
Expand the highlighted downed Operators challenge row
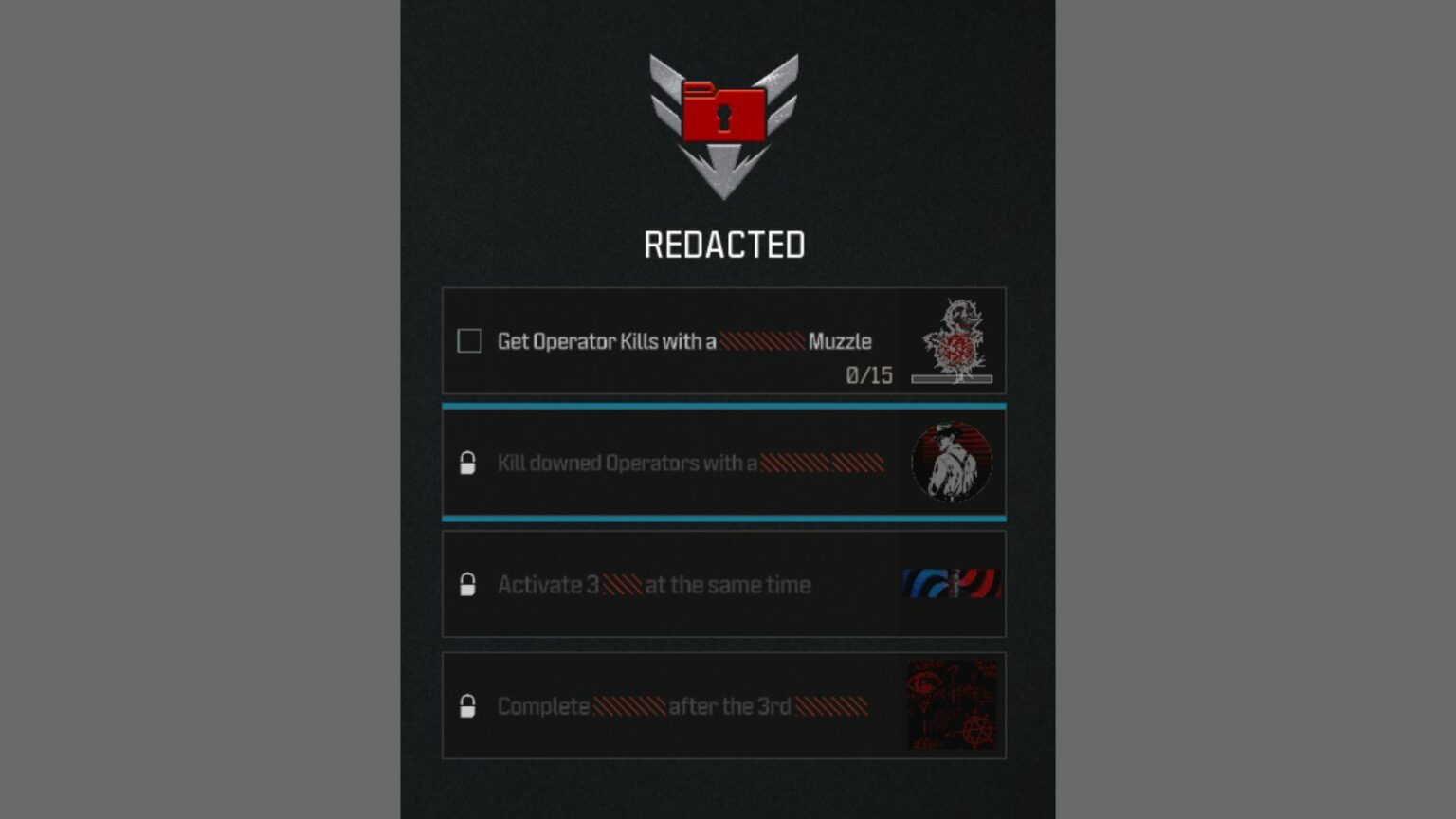pos(724,463)
